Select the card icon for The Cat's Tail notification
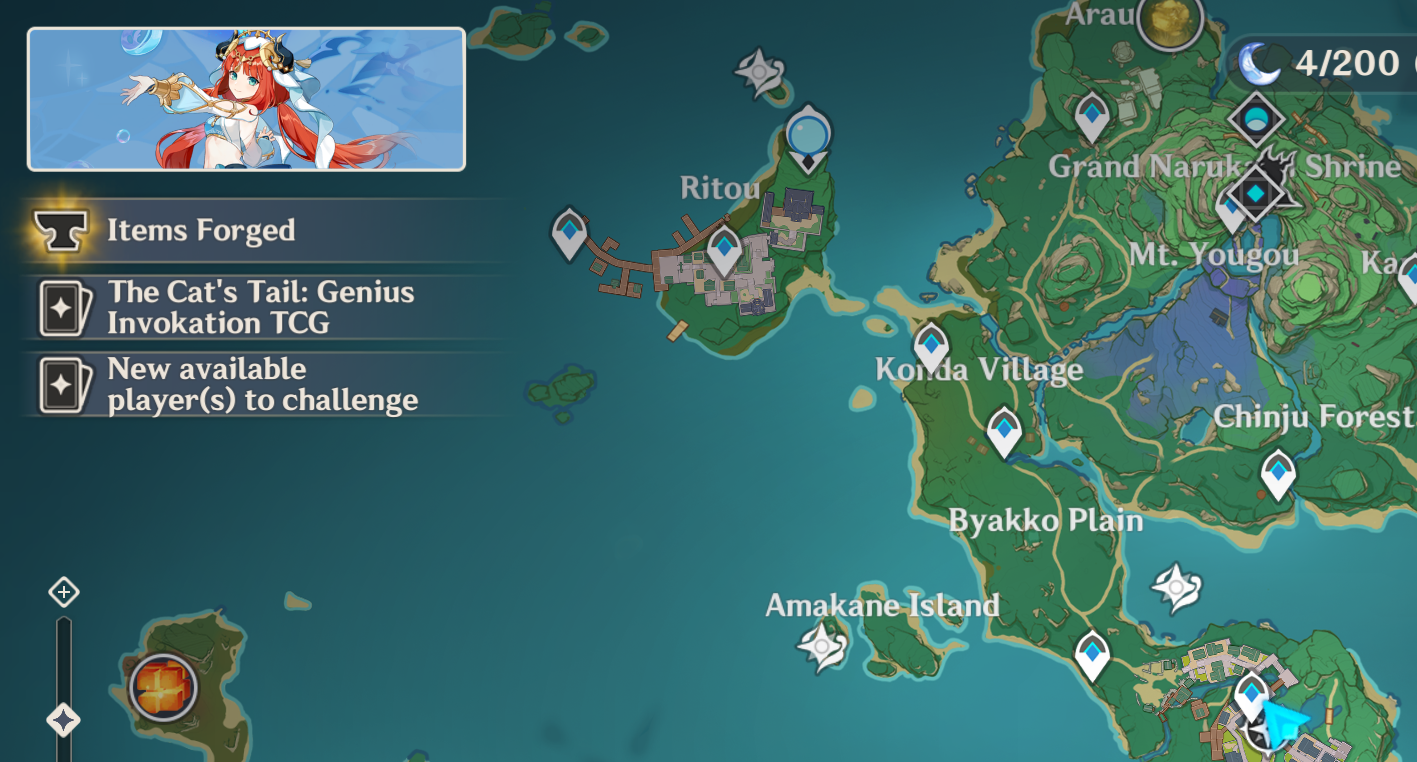 click(63, 306)
